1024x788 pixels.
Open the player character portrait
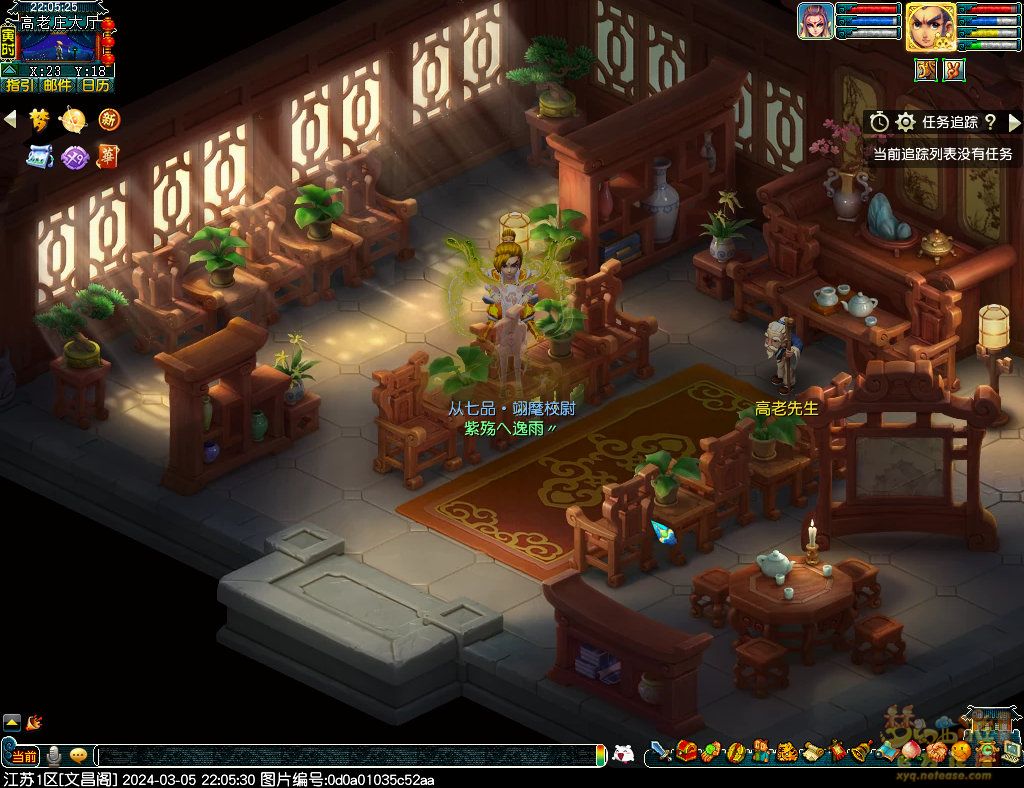coord(930,26)
